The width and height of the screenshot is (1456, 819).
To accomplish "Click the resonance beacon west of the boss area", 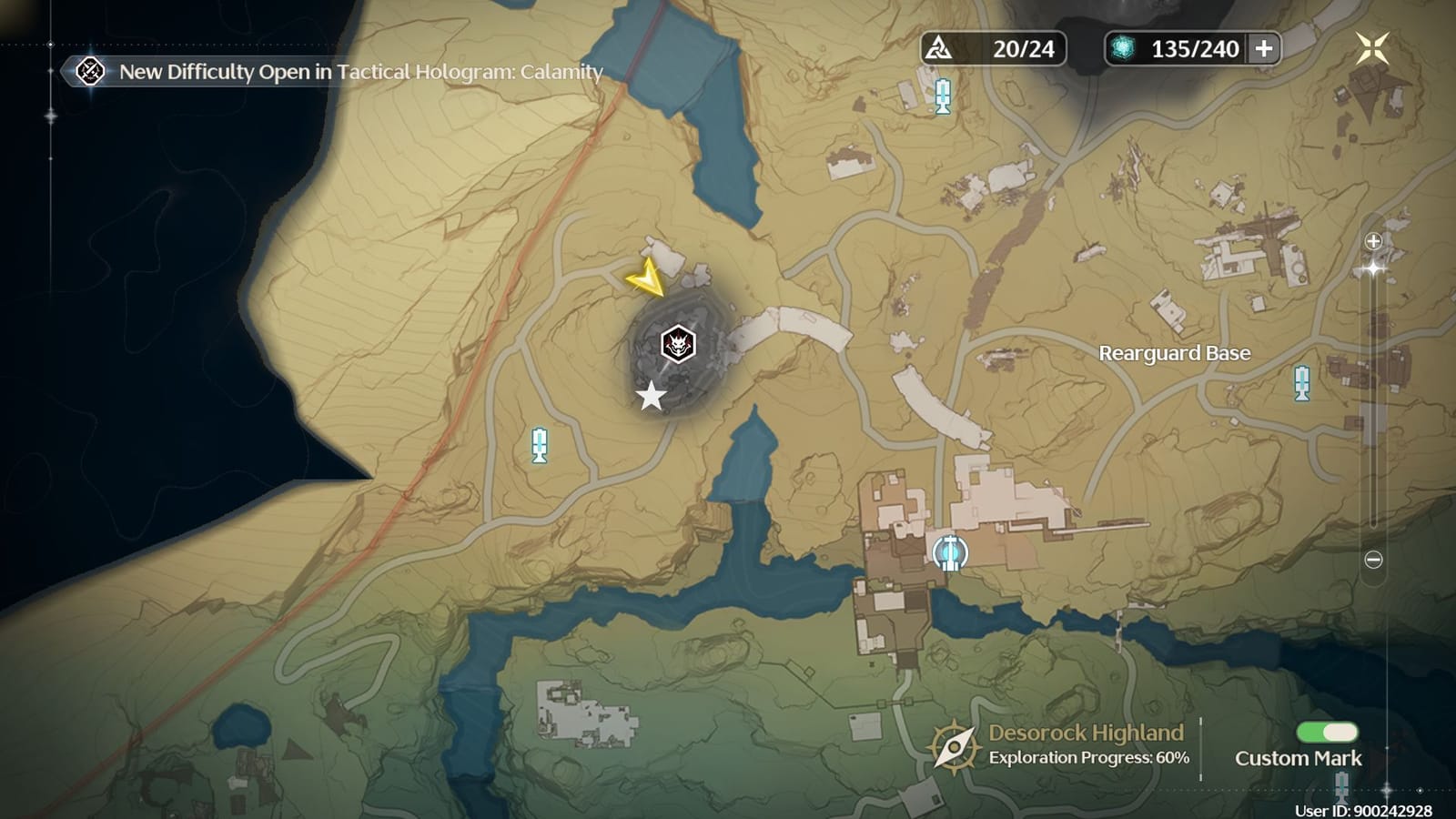I will 539,447.
